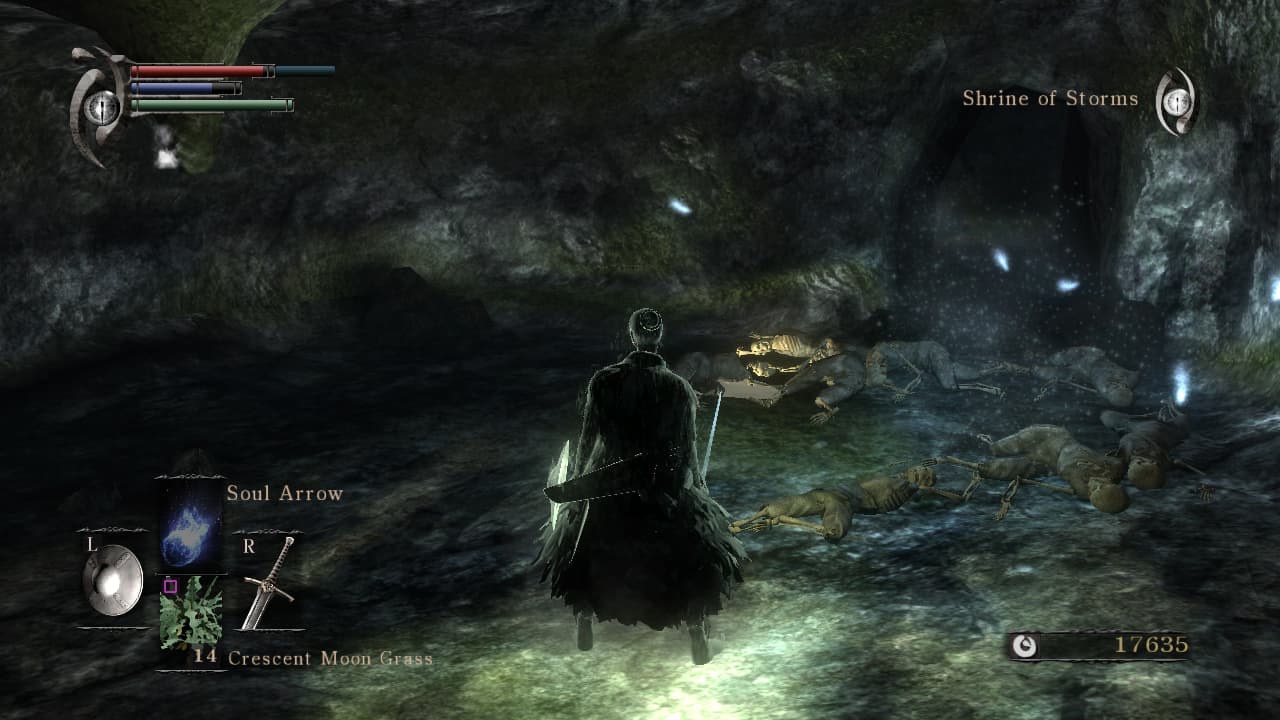Choose the right-hand sword slot
The width and height of the screenshot is (1280, 720).
pos(269,583)
